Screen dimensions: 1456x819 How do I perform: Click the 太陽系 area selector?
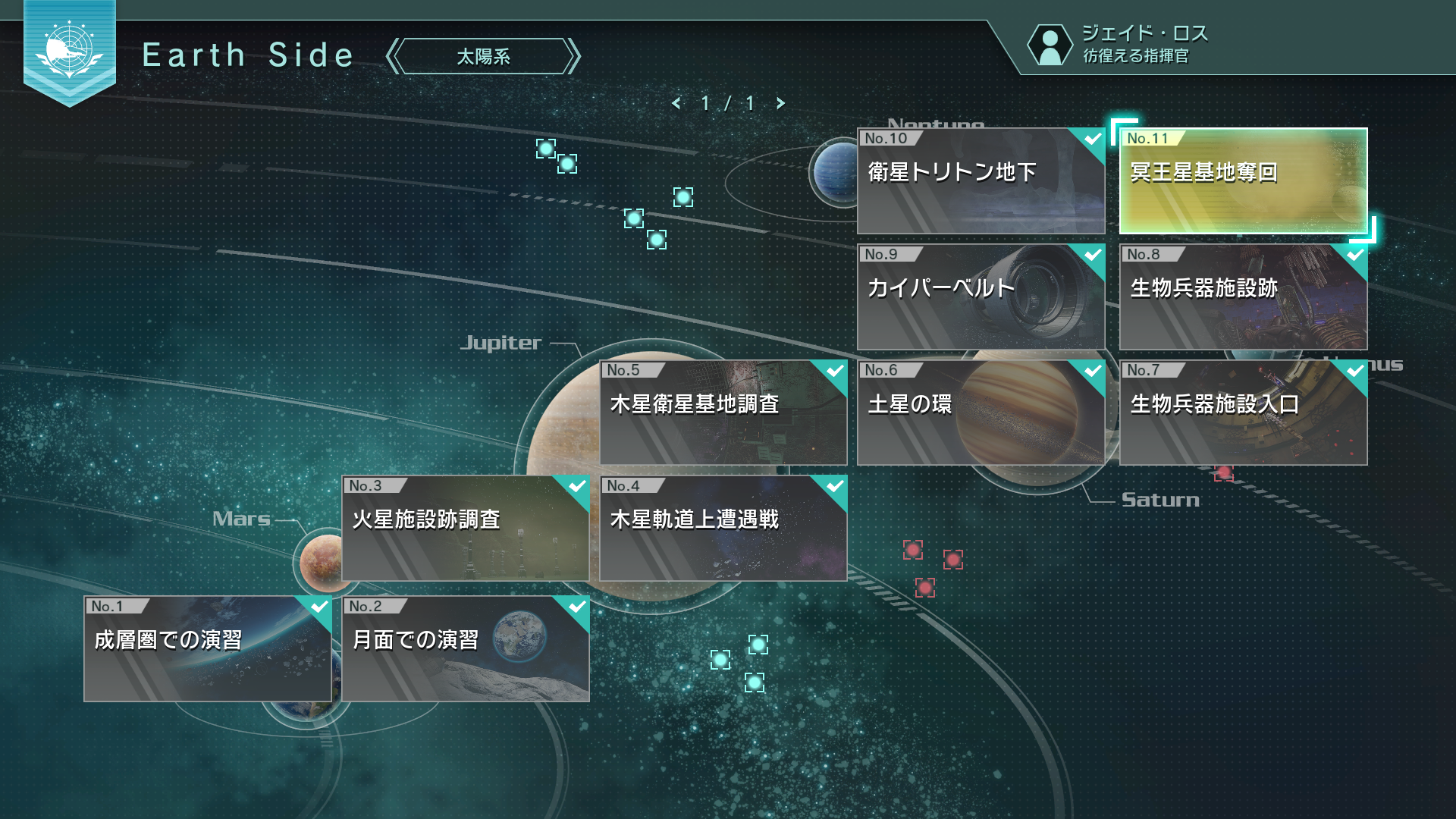[483, 57]
